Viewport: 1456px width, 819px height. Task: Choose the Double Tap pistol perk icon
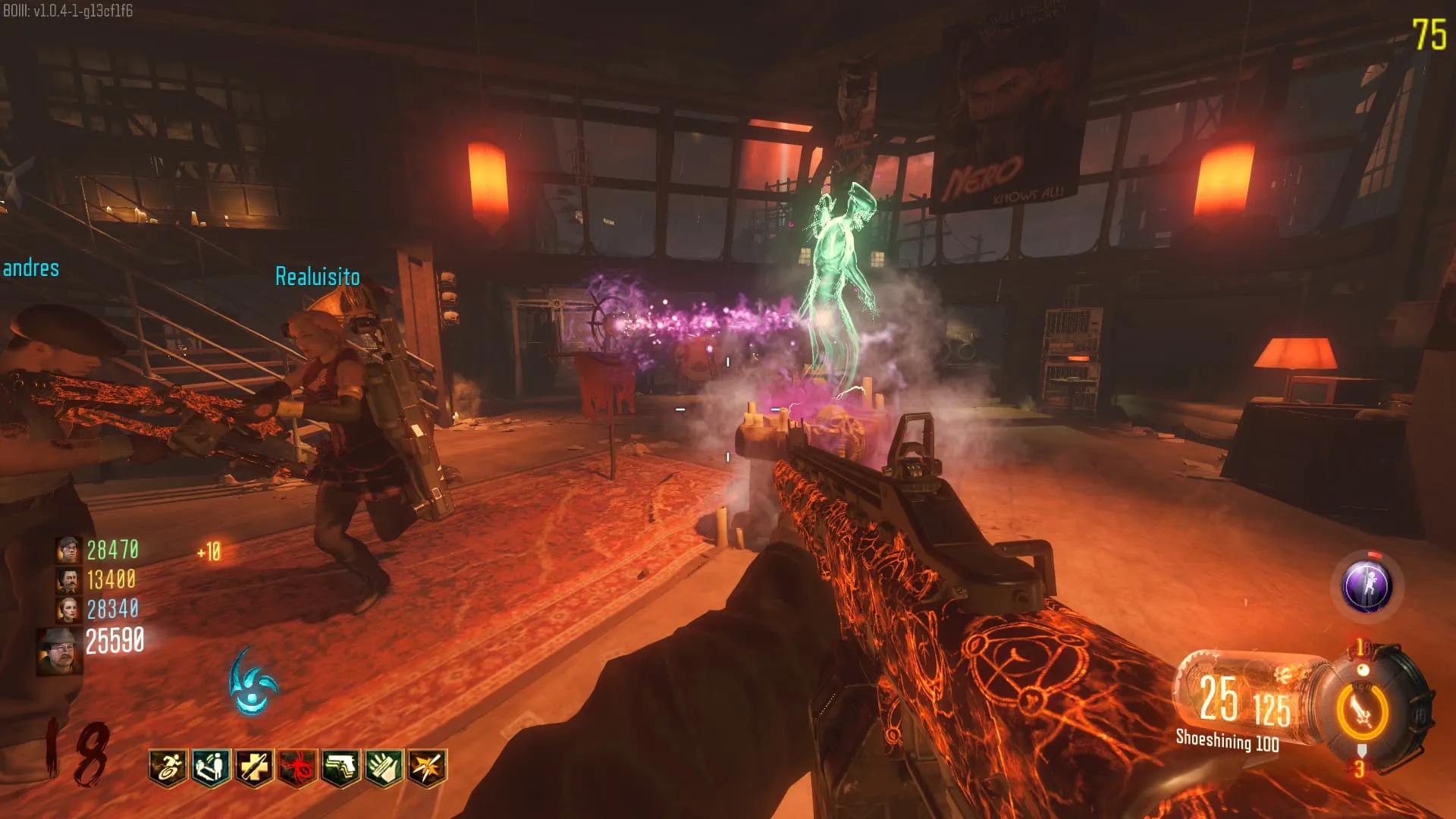pos(341,768)
